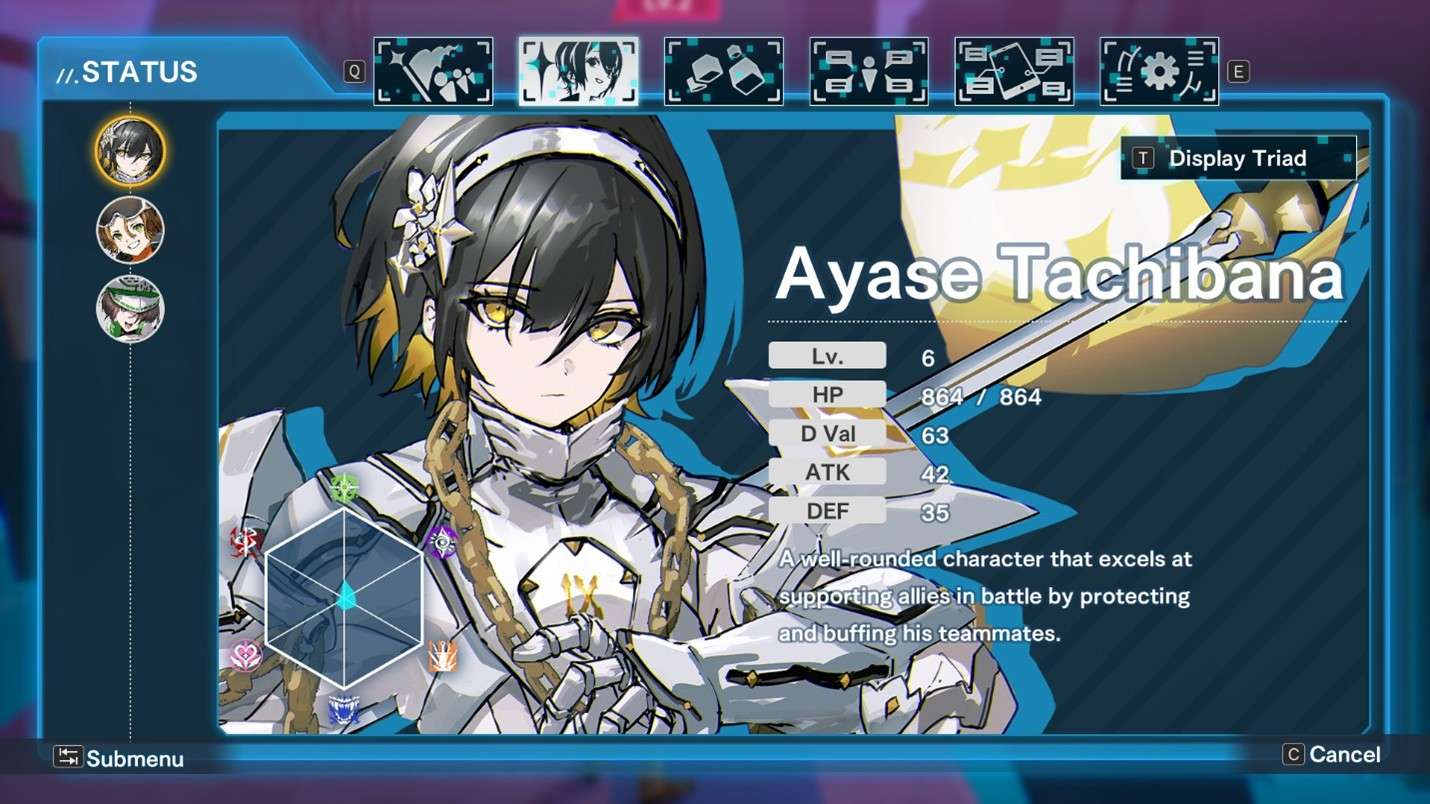
Task: Cancel out of the status screen
Action: coord(1332,755)
